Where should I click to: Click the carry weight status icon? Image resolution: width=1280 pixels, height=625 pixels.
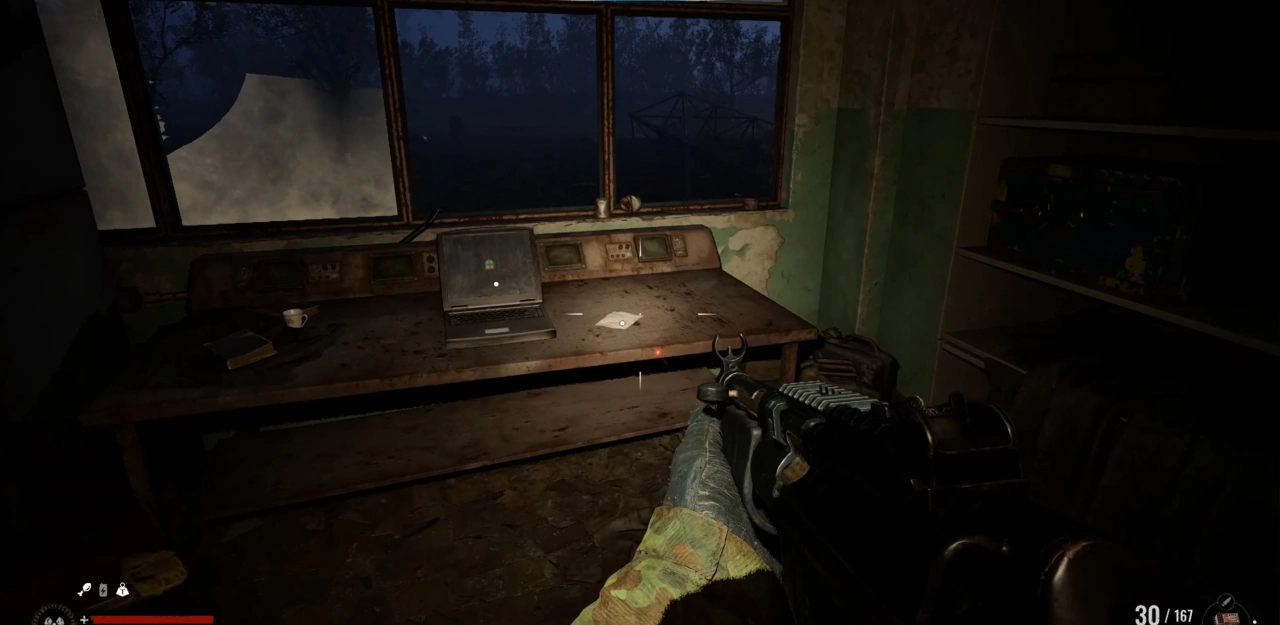tap(122, 590)
